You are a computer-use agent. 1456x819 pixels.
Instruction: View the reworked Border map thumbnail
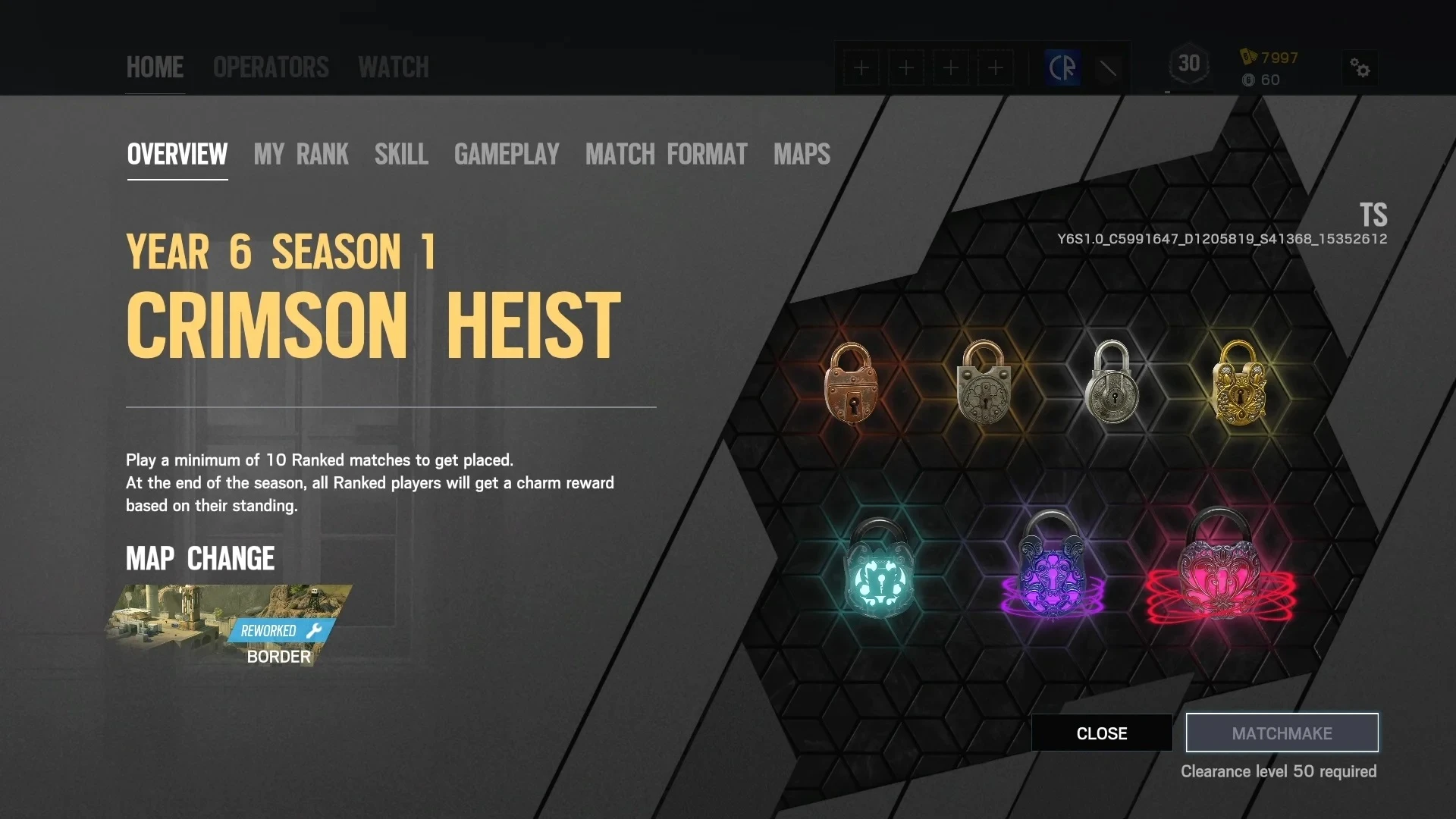pos(227,623)
